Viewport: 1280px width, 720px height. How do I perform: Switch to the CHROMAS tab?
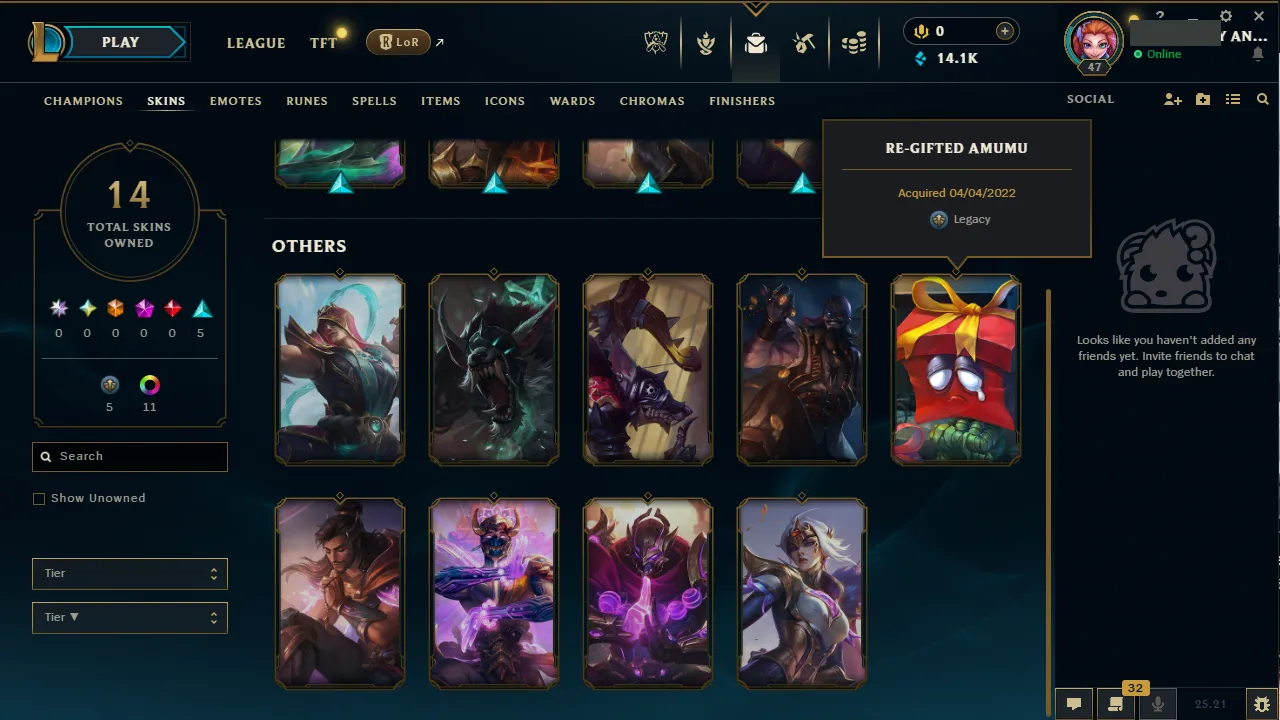652,101
